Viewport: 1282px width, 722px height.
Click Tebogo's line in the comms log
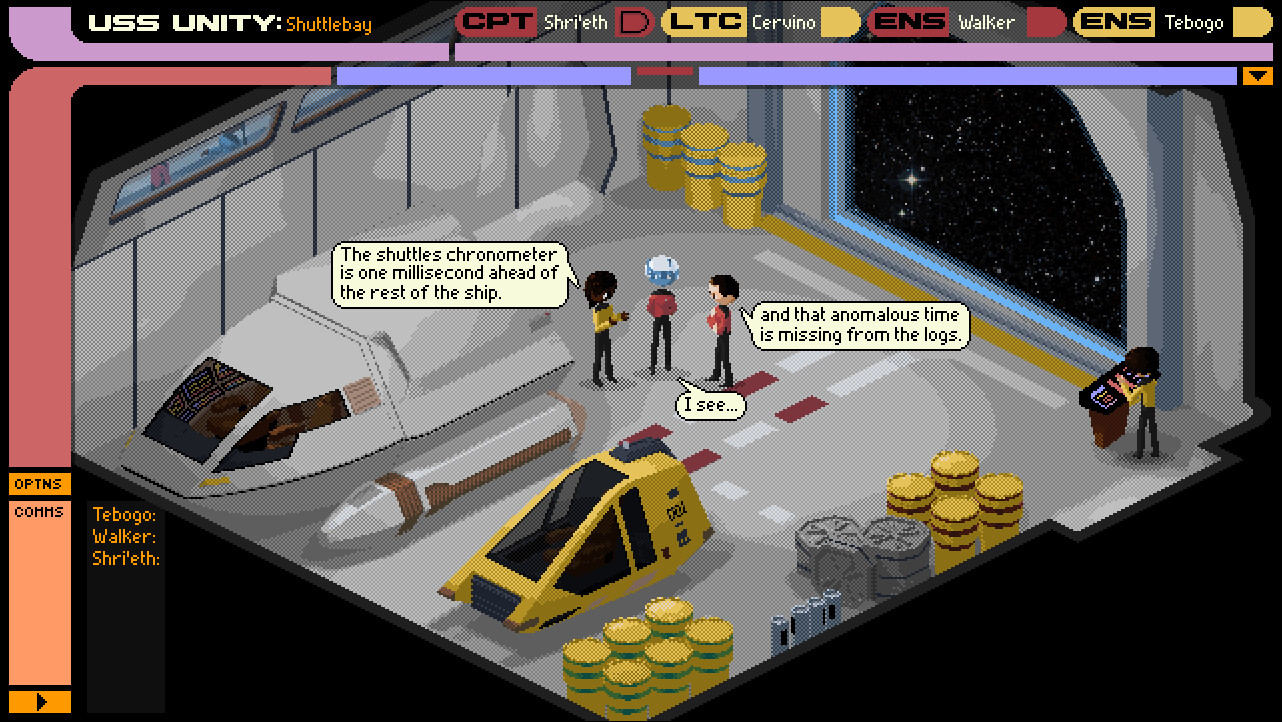[124, 515]
